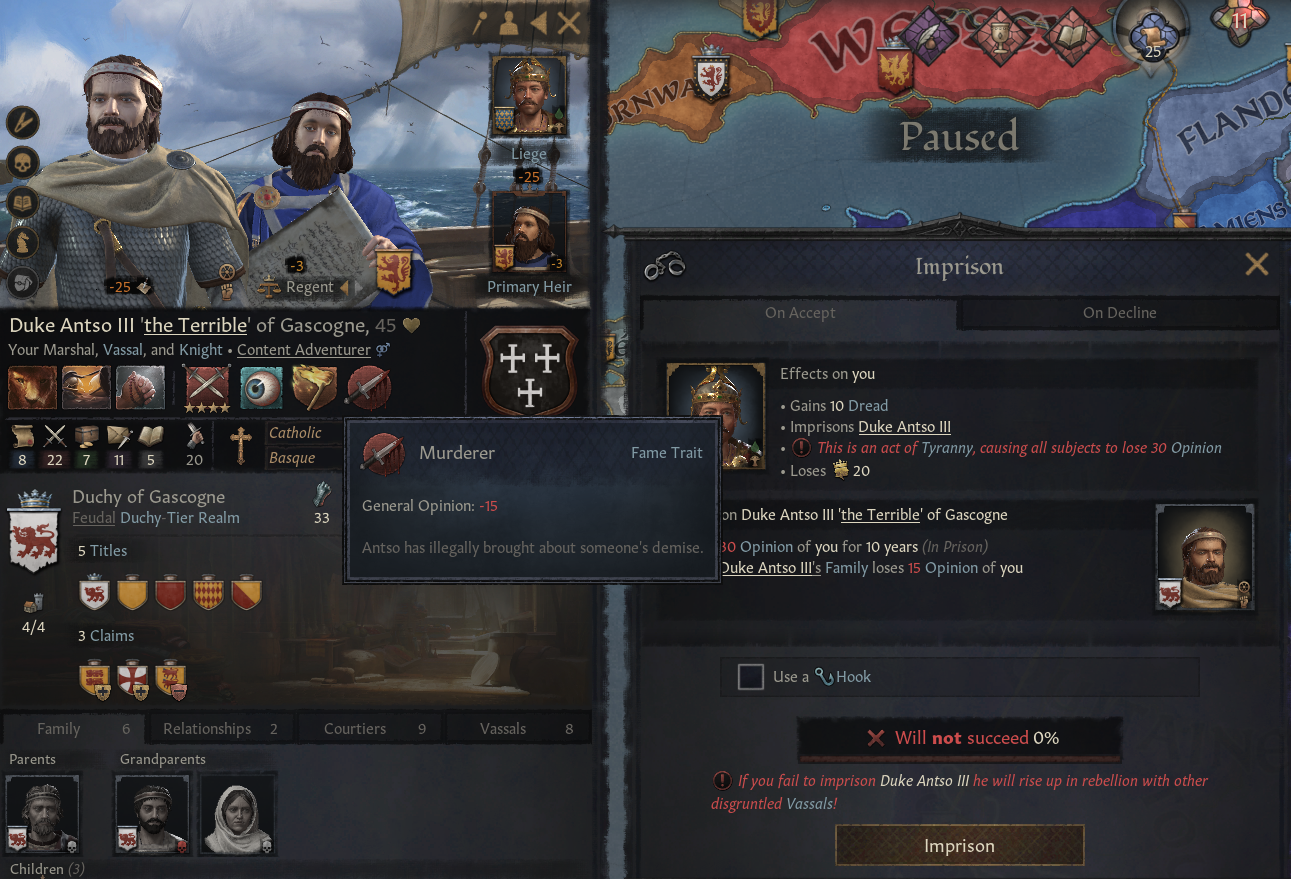The width and height of the screenshot is (1291, 879).
Task: Open the Content Adventurer link
Action: coord(304,349)
